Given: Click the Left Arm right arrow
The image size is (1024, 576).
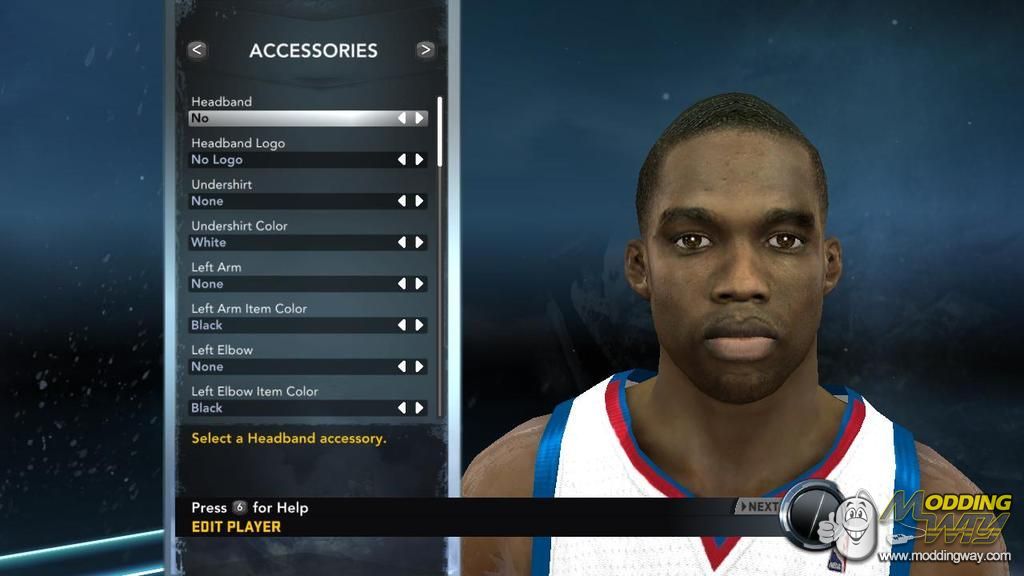Looking at the screenshot, I should pos(420,284).
